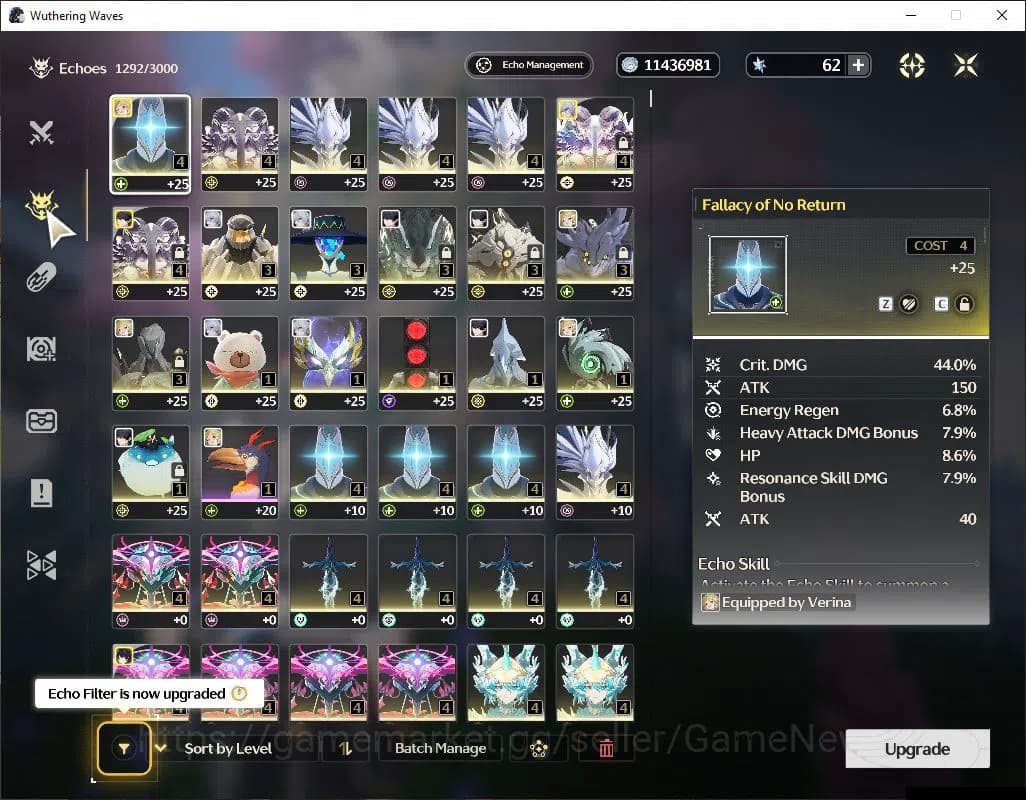Toggle the lock on Fallacy of No Return

[x=964, y=304]
